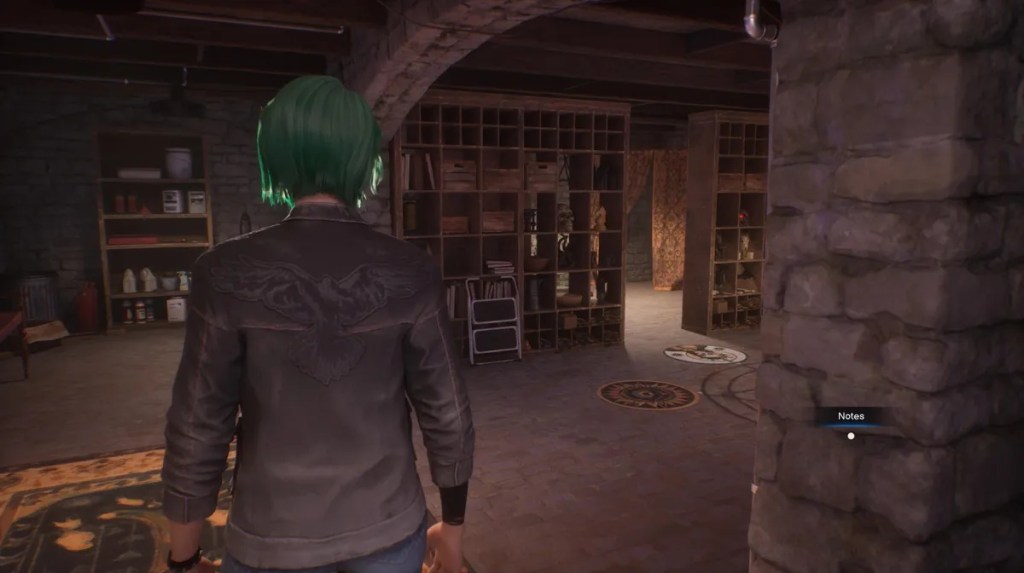This screenshot has height=573, width=1024.
Task: Select the Notes interaction prompt
Action: pos(851,417)
